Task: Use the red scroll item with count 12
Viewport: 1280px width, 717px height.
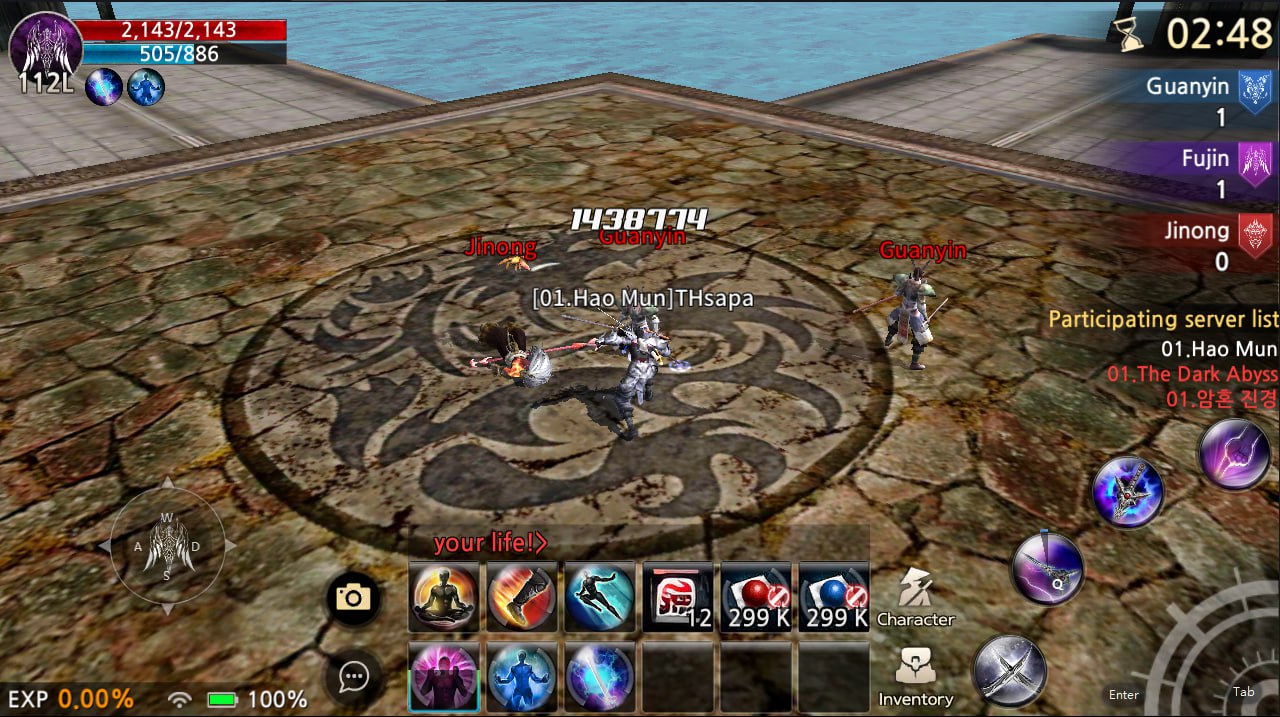Action: tap(677, 597)
